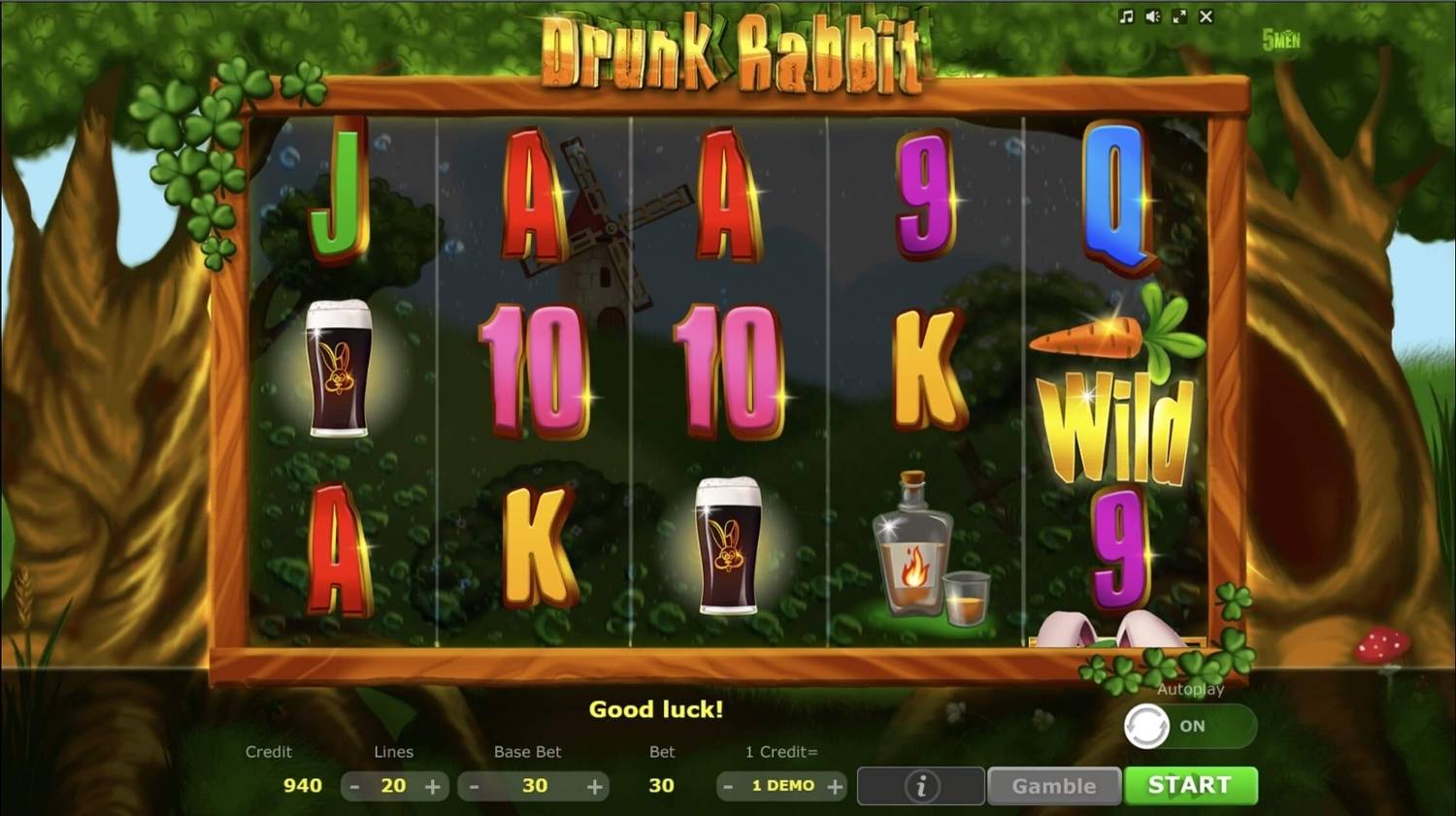The height and width of the screenshot is (816, 1456).
Task: Start the spin with the START button
Action: tap(1190, 785)
